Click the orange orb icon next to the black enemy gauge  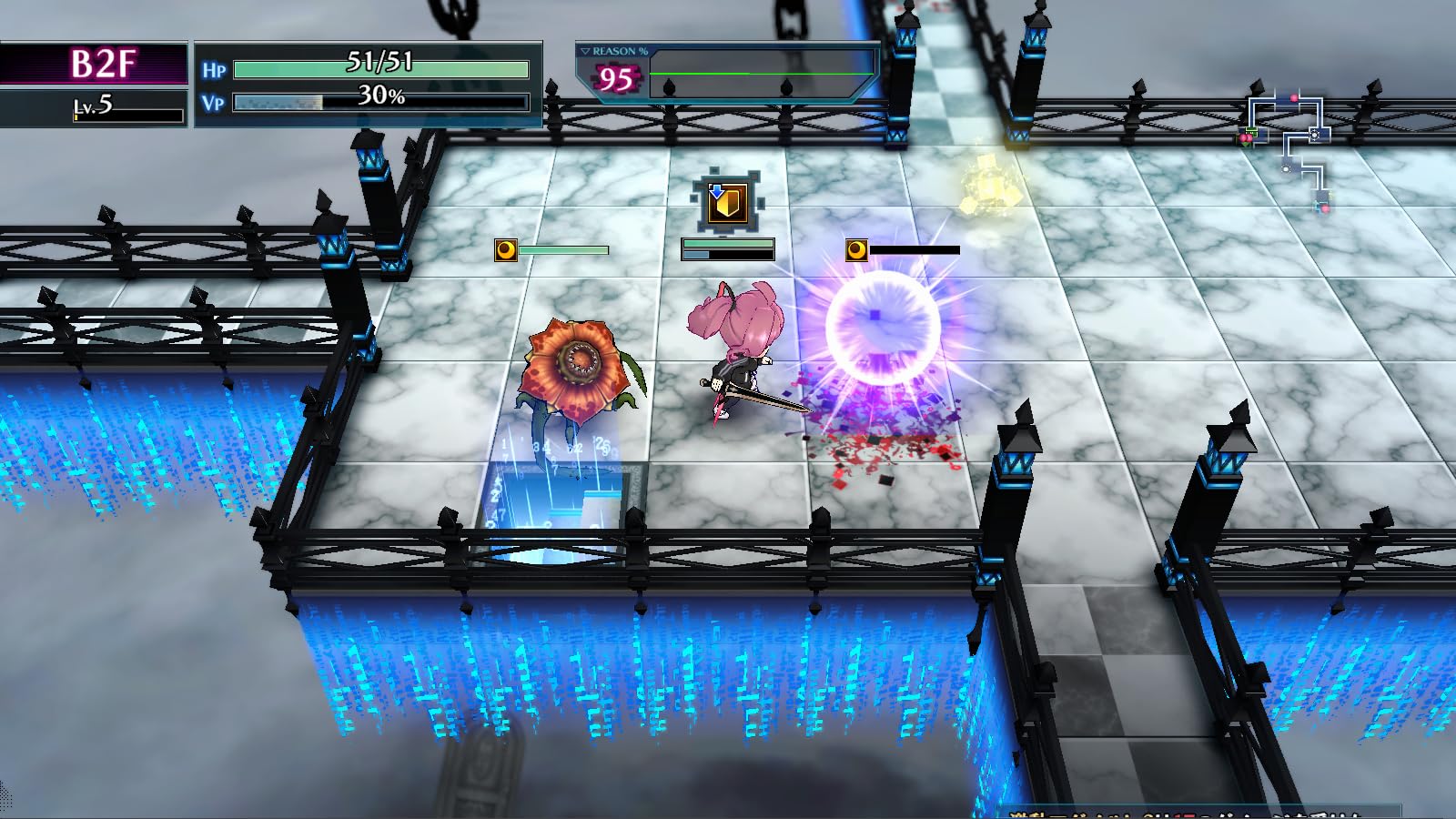click(856, 248)
